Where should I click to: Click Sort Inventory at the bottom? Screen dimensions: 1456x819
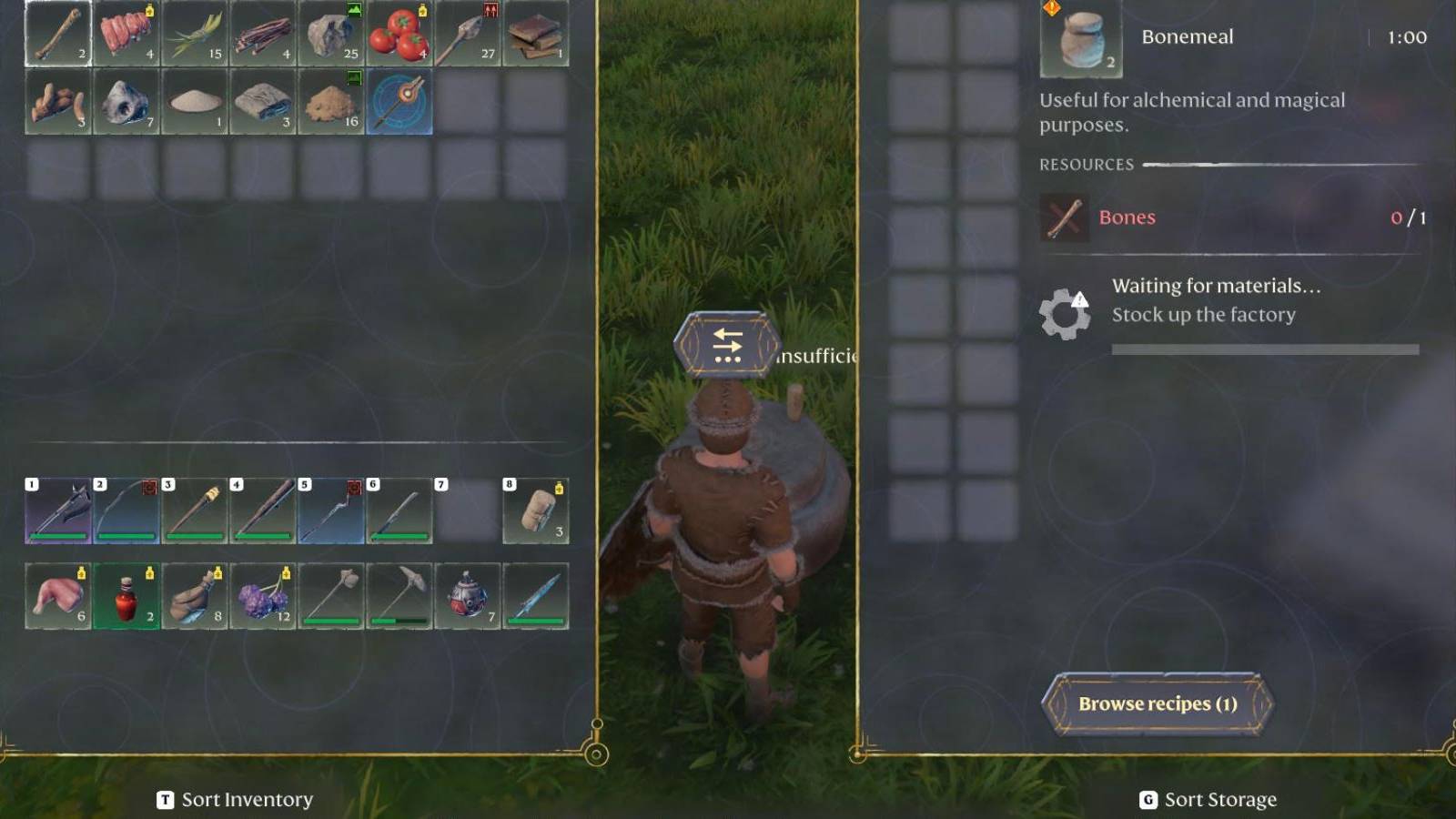point(241,800)
